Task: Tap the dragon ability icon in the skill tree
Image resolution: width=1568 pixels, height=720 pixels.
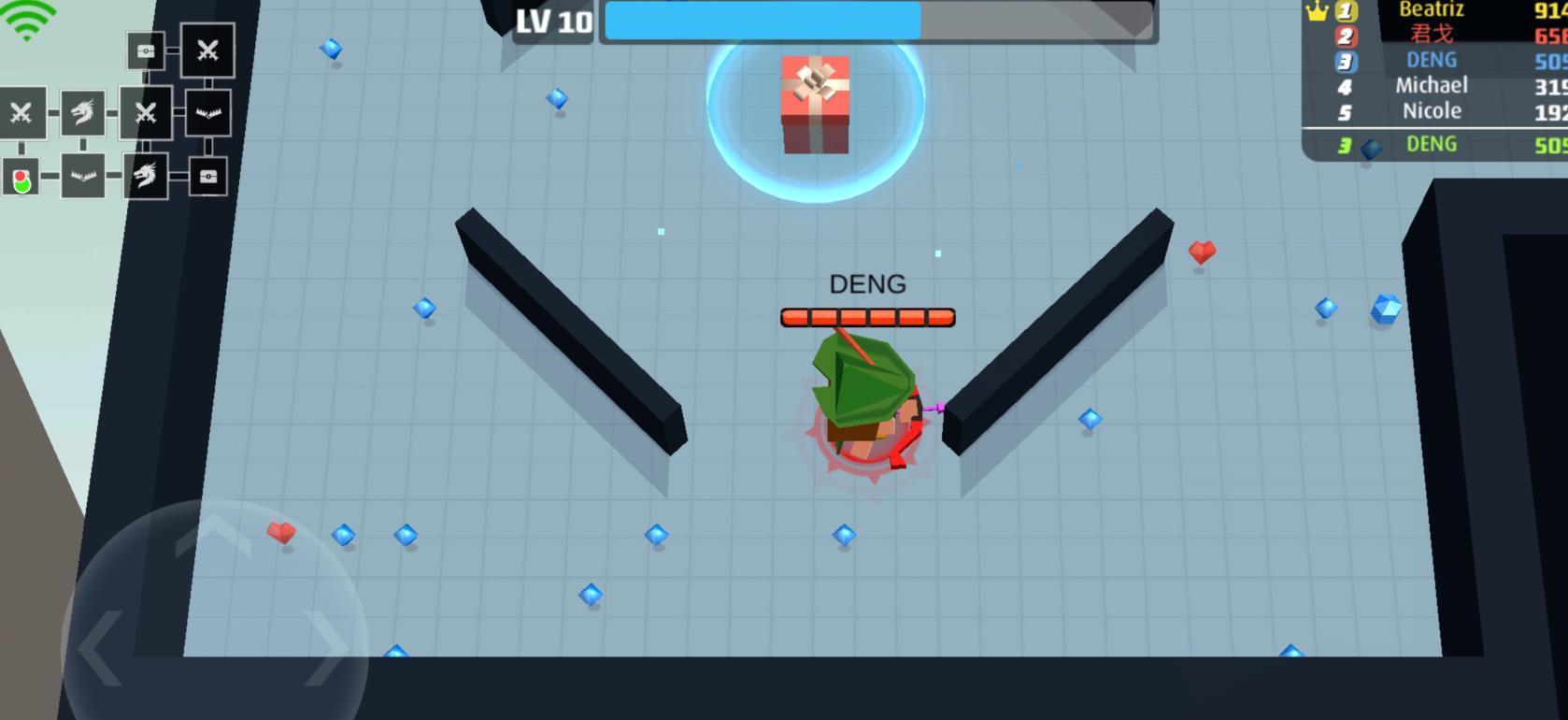Action: point(82,114)
